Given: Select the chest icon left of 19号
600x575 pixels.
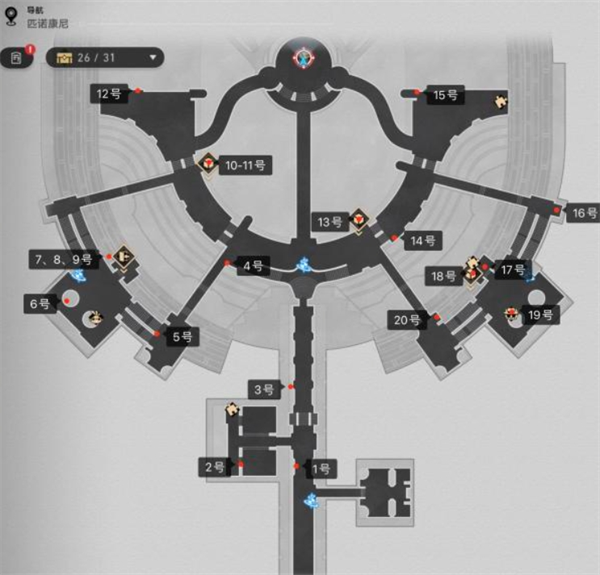Looking at the screenshot, I should point(512,315).
